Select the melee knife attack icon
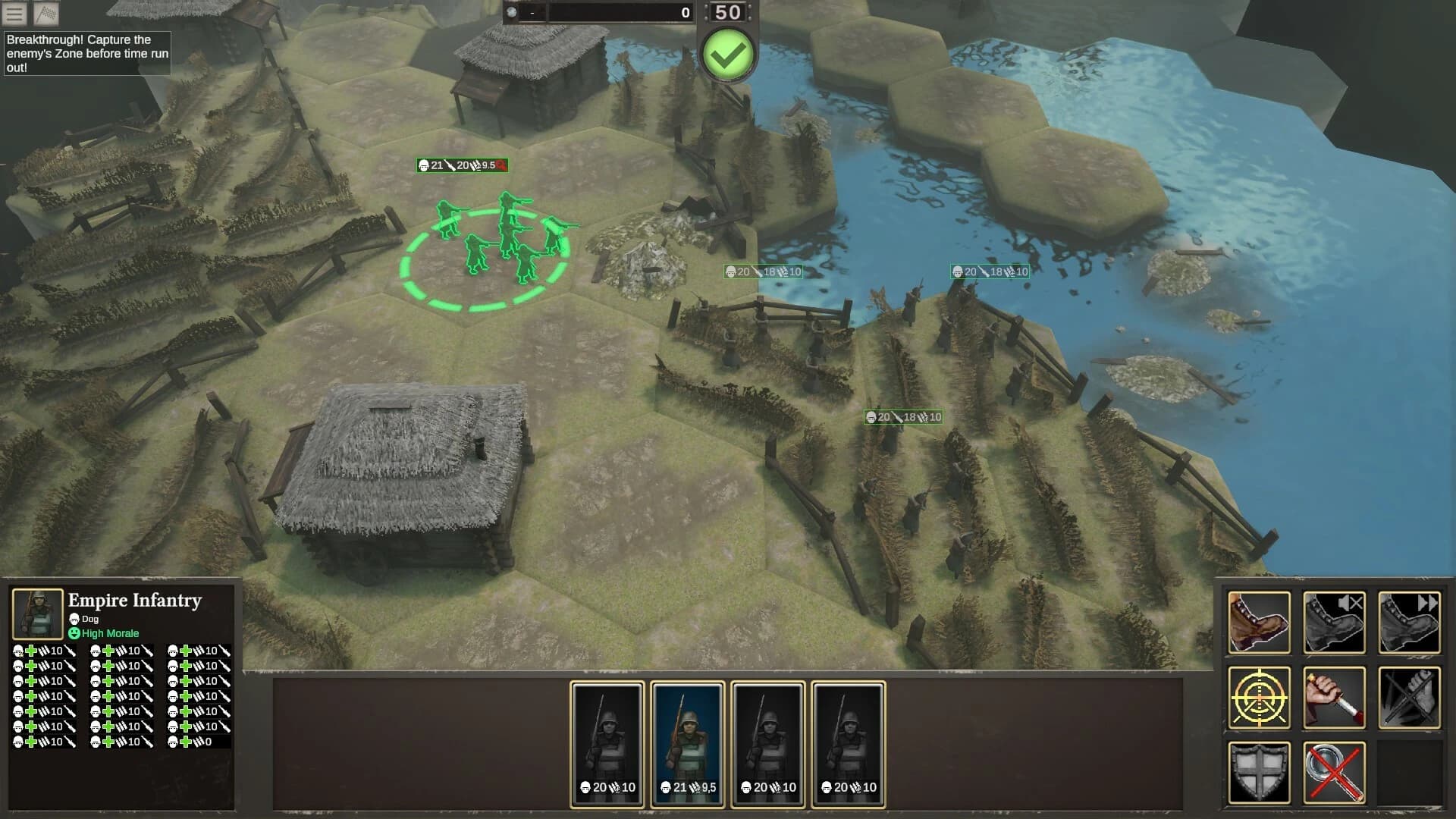1456x819 pixels. [1333, 696]
